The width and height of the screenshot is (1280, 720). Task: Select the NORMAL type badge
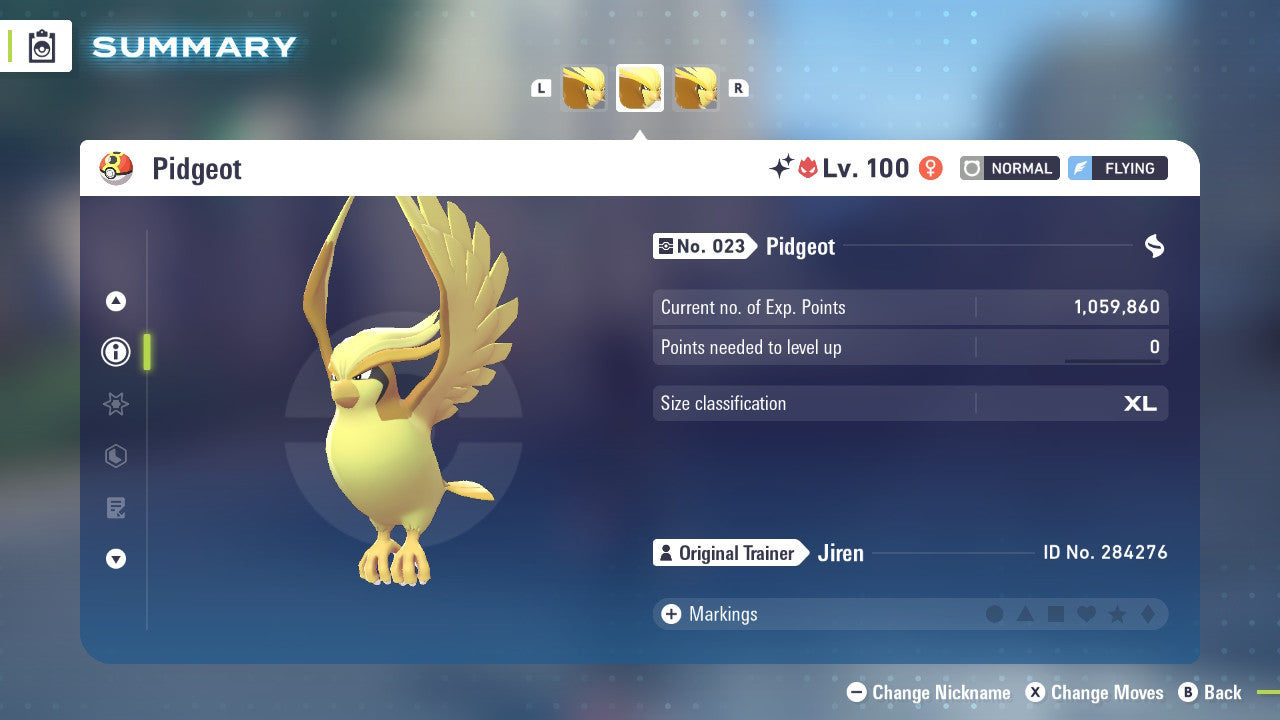tap(1009, 168)
